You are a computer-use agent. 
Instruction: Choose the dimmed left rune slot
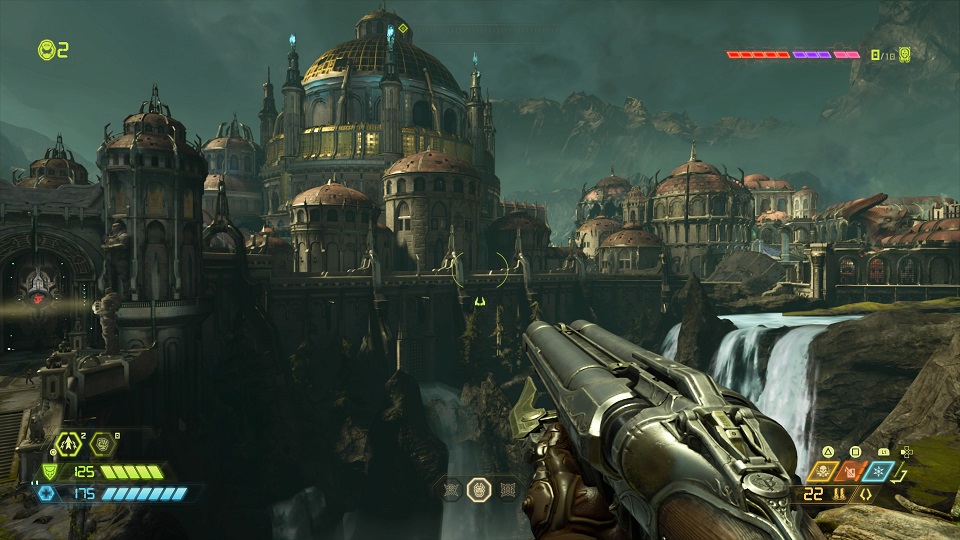(x=451, y=489)
